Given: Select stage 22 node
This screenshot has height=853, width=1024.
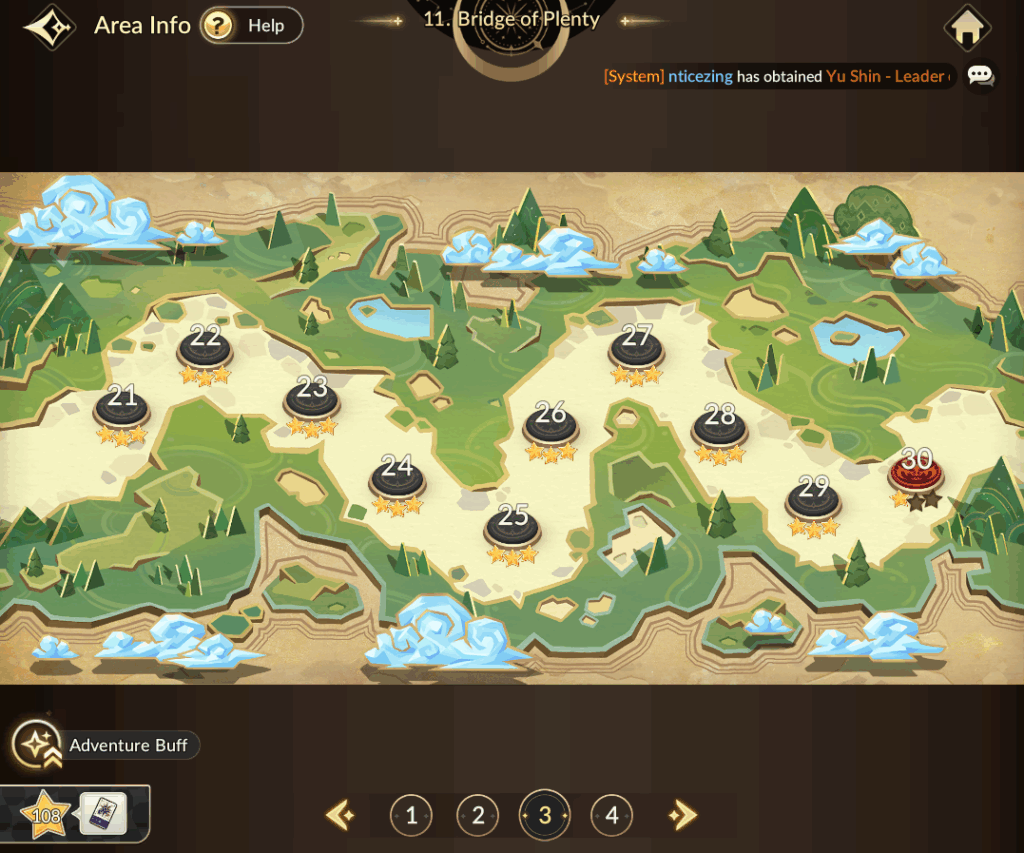Looking at the screenshot, I should (205, 347).
